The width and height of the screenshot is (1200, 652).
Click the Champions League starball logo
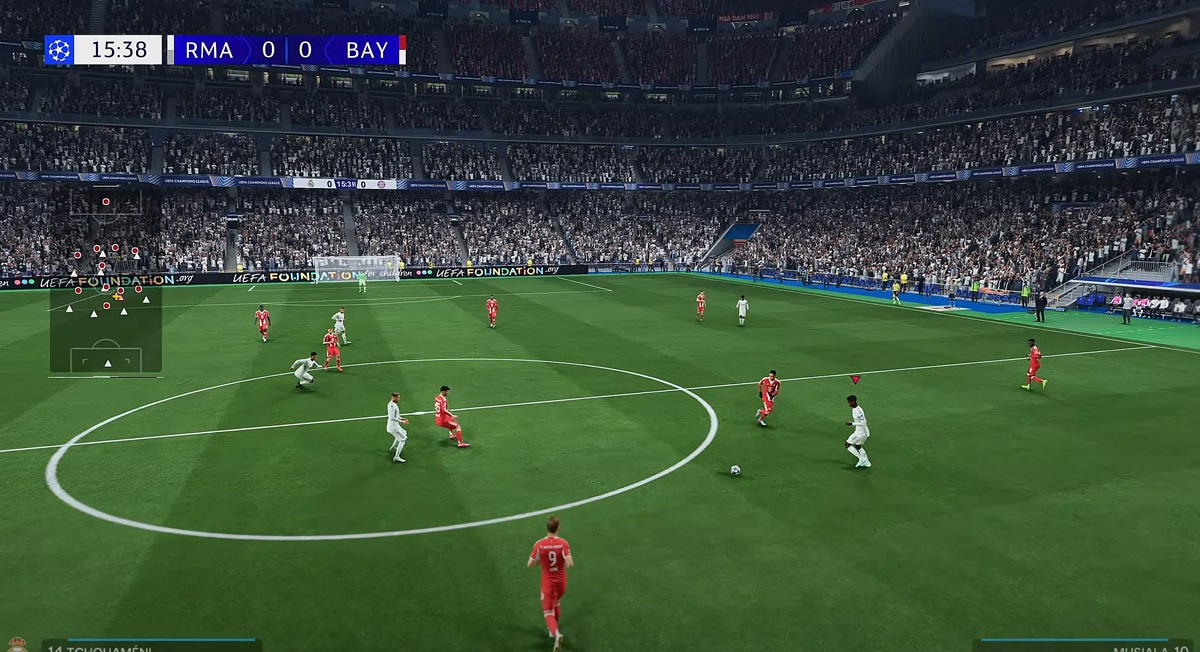tap(59, 50)
